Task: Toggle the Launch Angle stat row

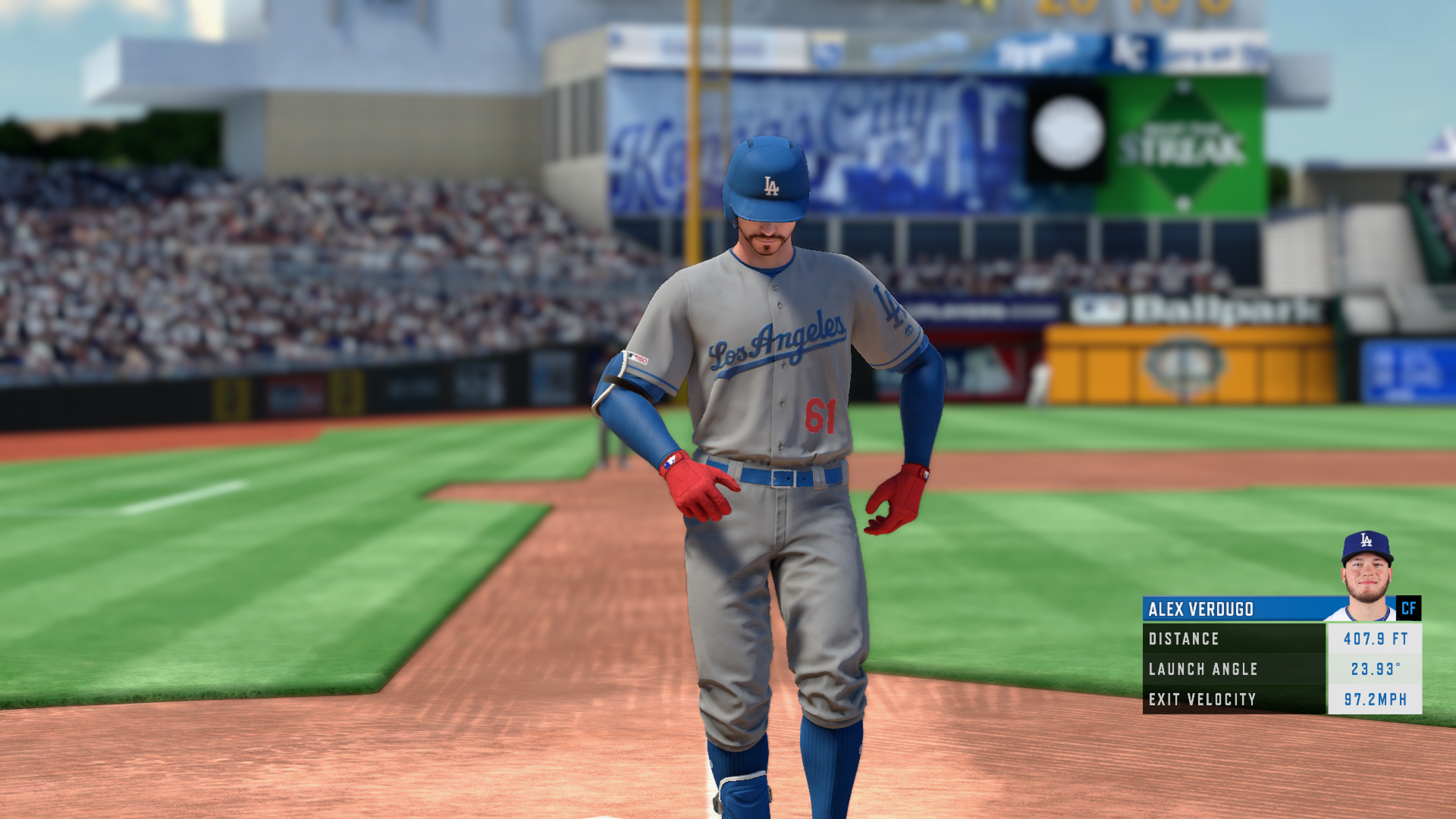Action: (1251, 670)
